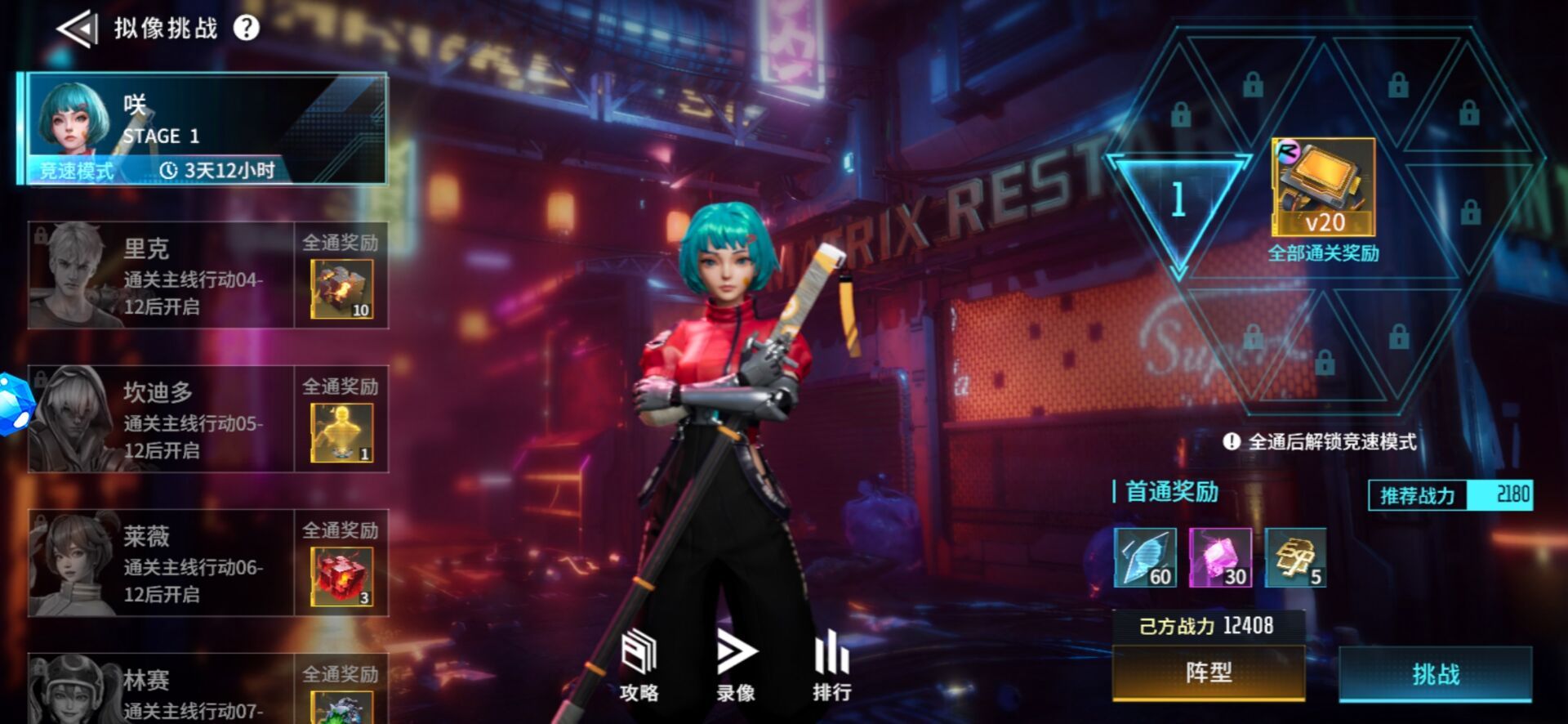Start the battle with 挑战
Image resolution: width=1568 pixels, height=724 pixels.
pos(1435,674)
